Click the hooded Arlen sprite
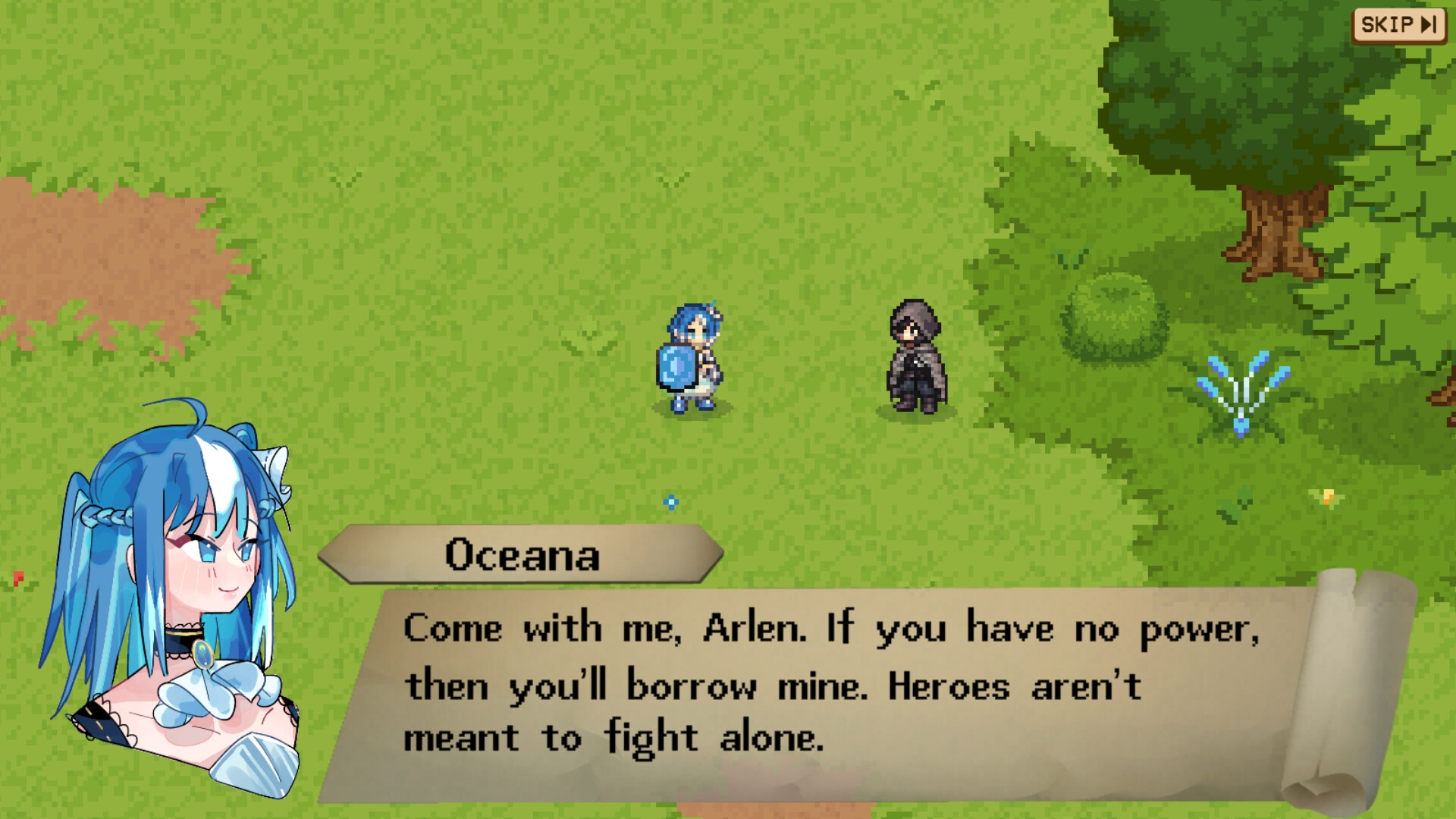The width and height of the screenshot is (1456, 819). click(914, 356)
